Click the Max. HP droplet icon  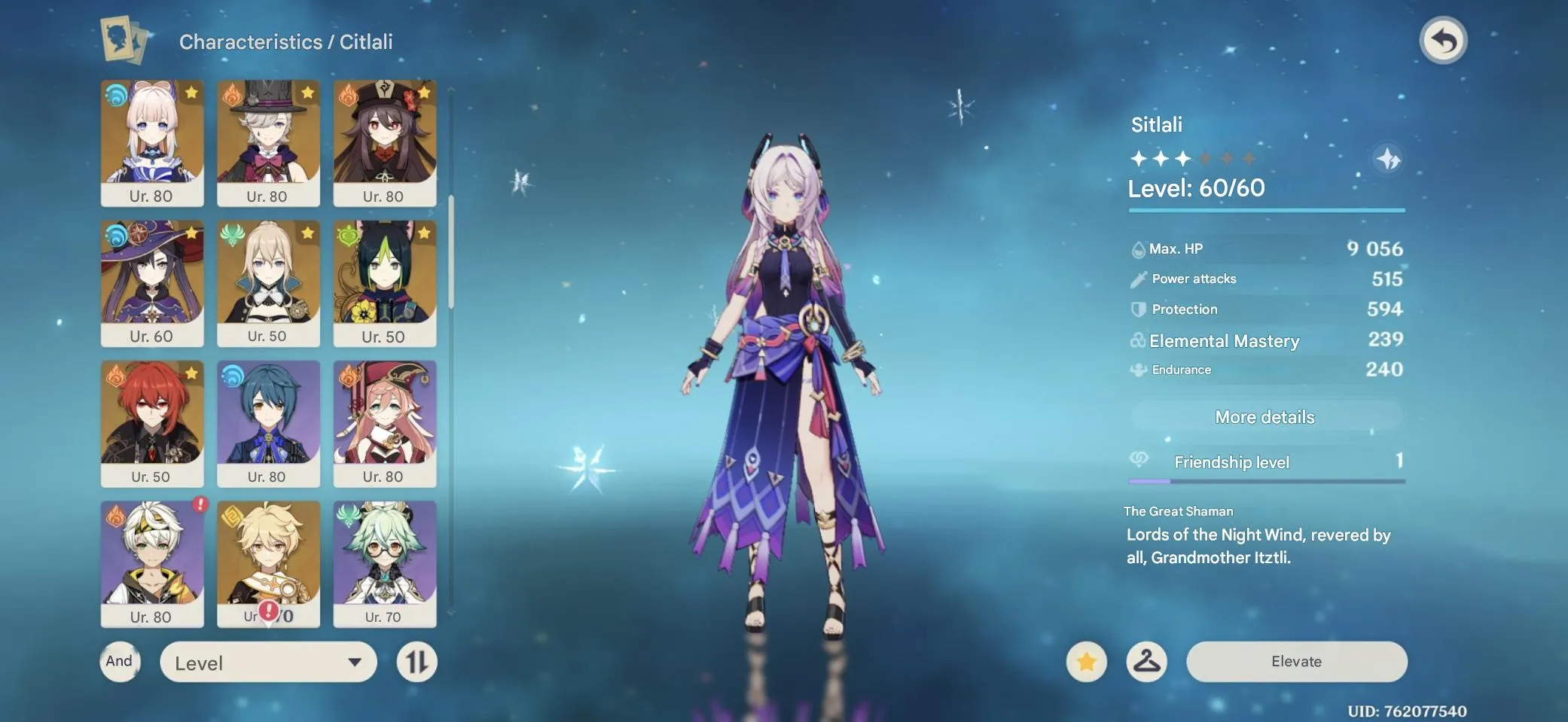coord(1136,248)
